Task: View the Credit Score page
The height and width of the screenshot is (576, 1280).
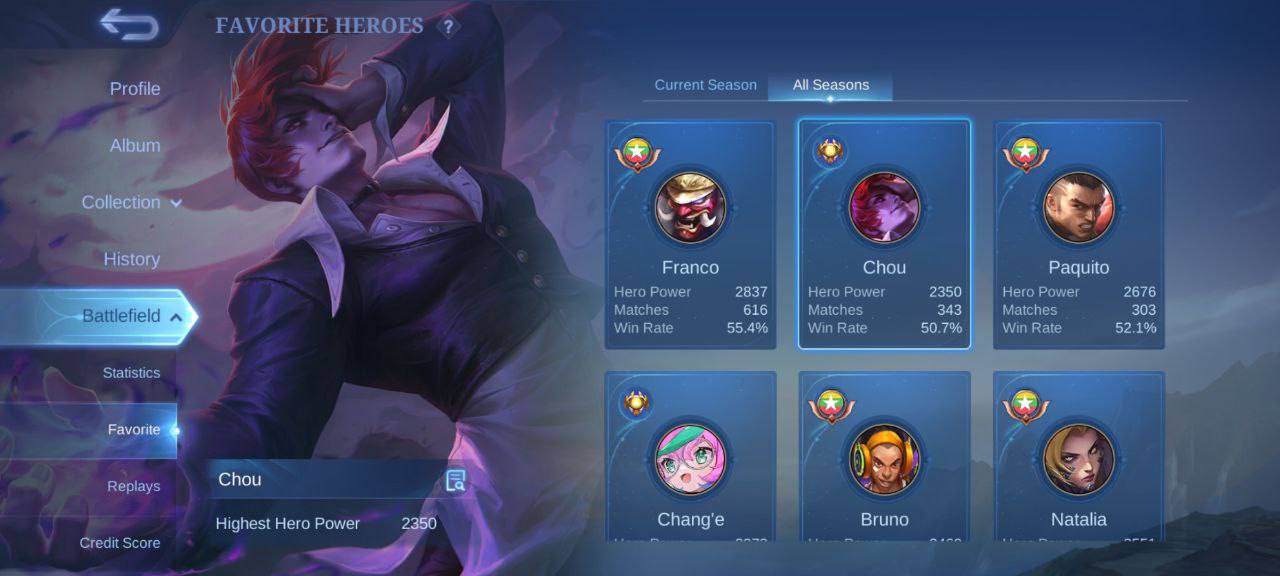Action: click(x=120, y=543)
